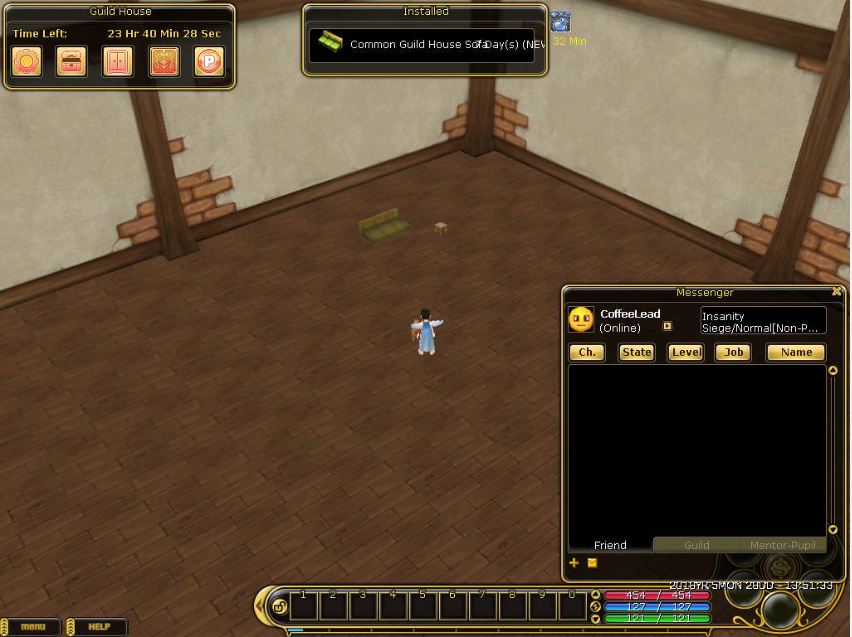Screen dimensions: 852x637
Task: Click the P coin guild house icon
Action: [x=209, y=62]
